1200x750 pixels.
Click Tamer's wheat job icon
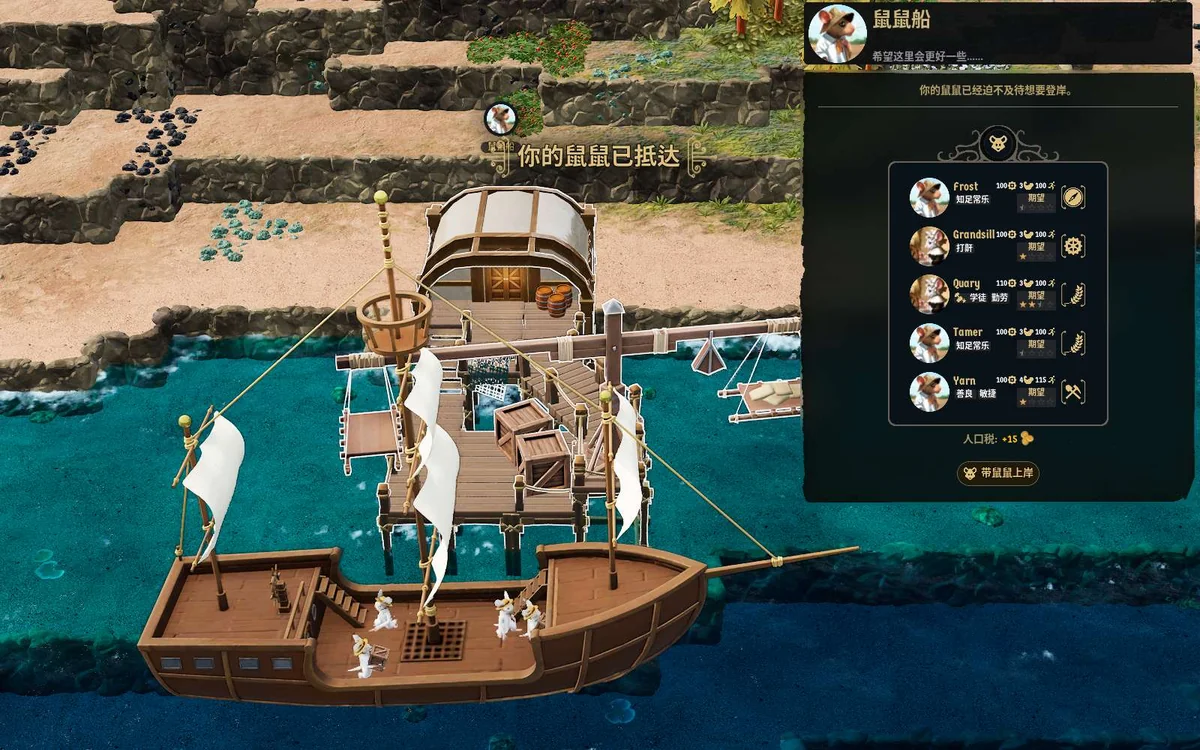tap(1073, 343)
